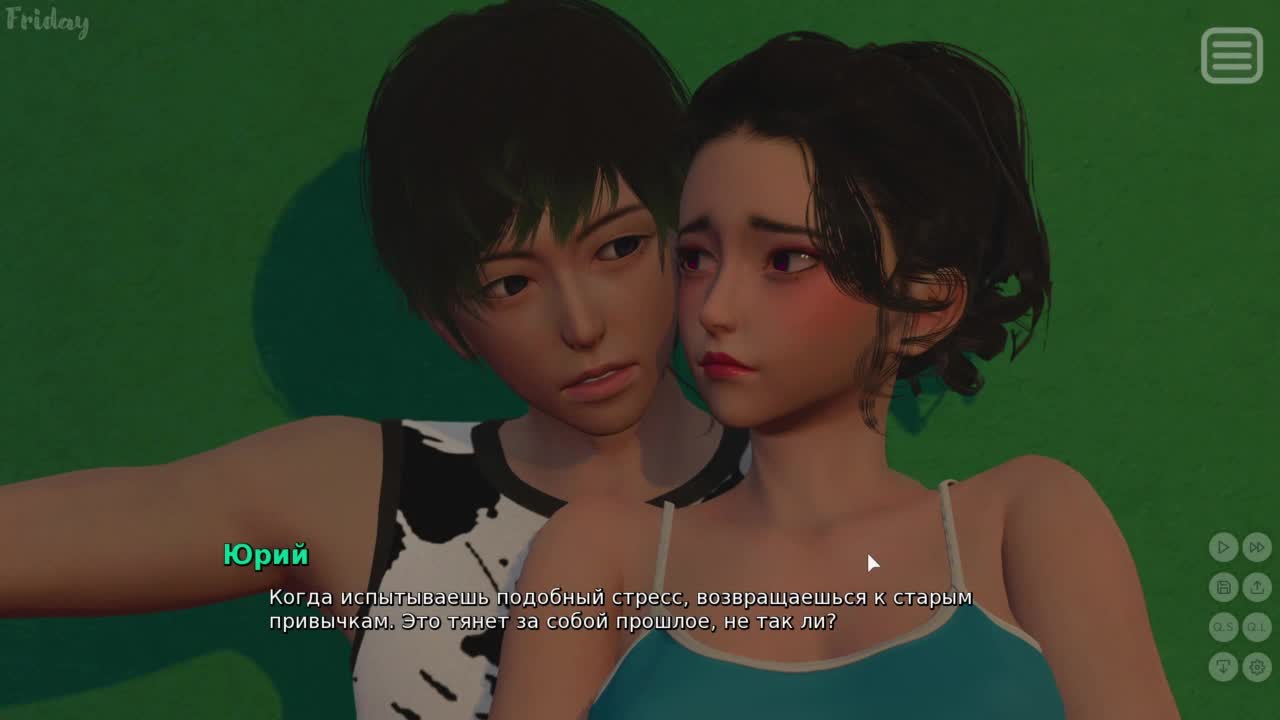Start auto-play with the play triangle icon
Viewport: 1280px width, 720px height.
coord(1223,547)
